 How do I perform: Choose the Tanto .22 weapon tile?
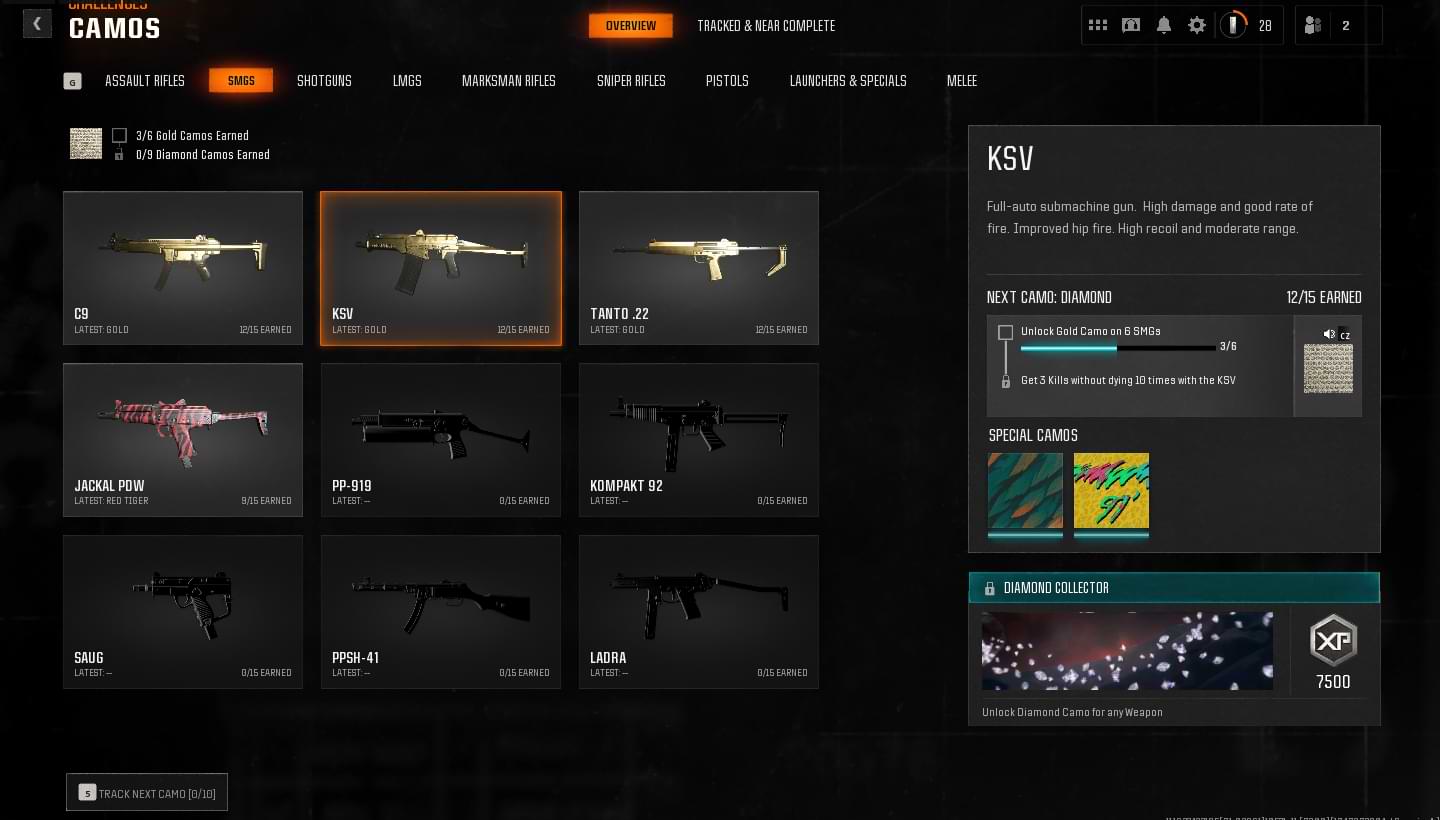[x=699, y=268]
